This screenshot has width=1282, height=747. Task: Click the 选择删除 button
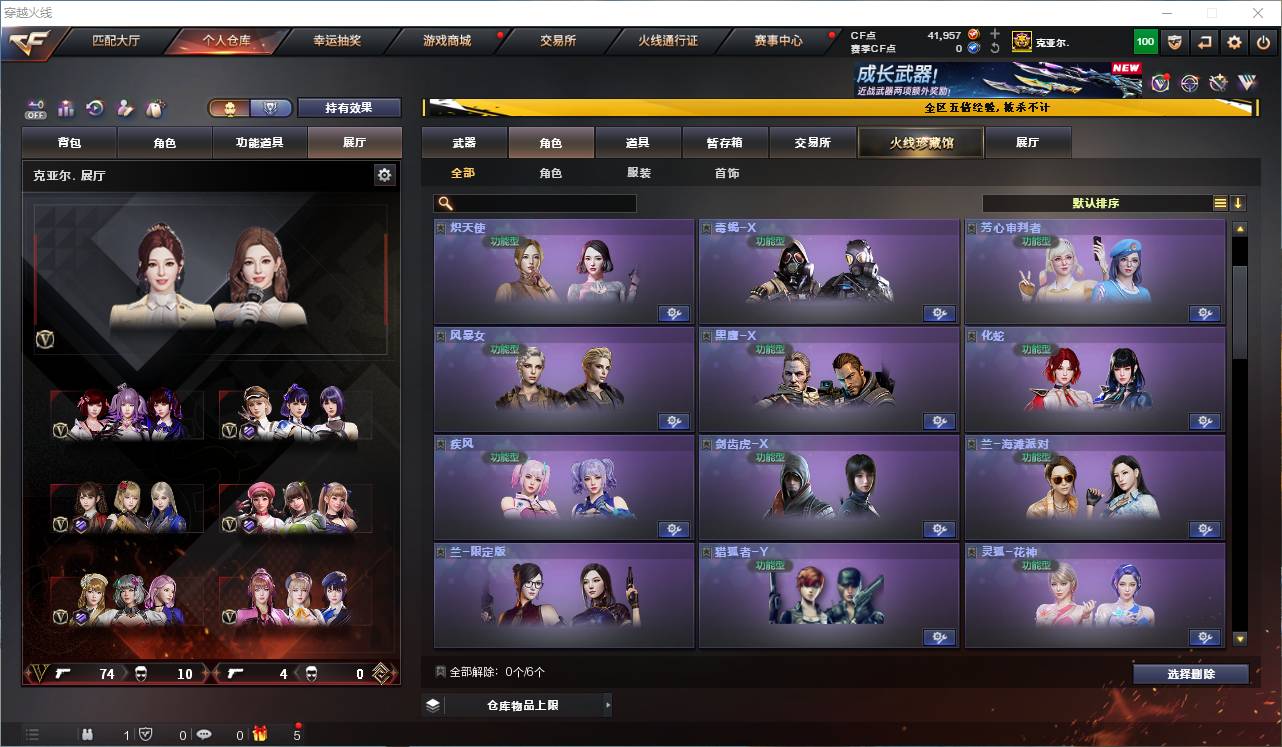coord(1191,673)
